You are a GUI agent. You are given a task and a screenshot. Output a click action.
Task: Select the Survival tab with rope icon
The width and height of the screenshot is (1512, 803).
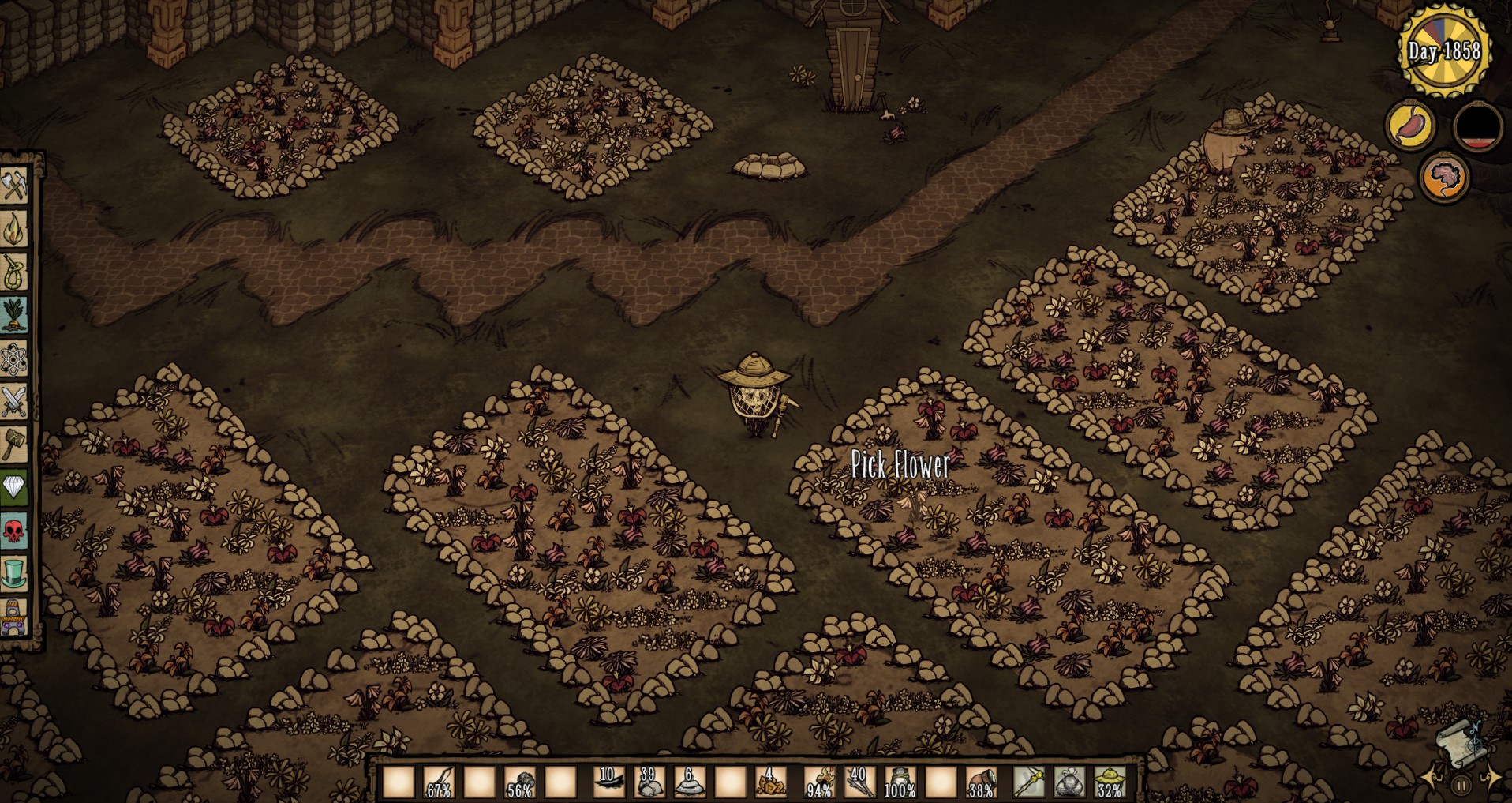tap(14, 272)
